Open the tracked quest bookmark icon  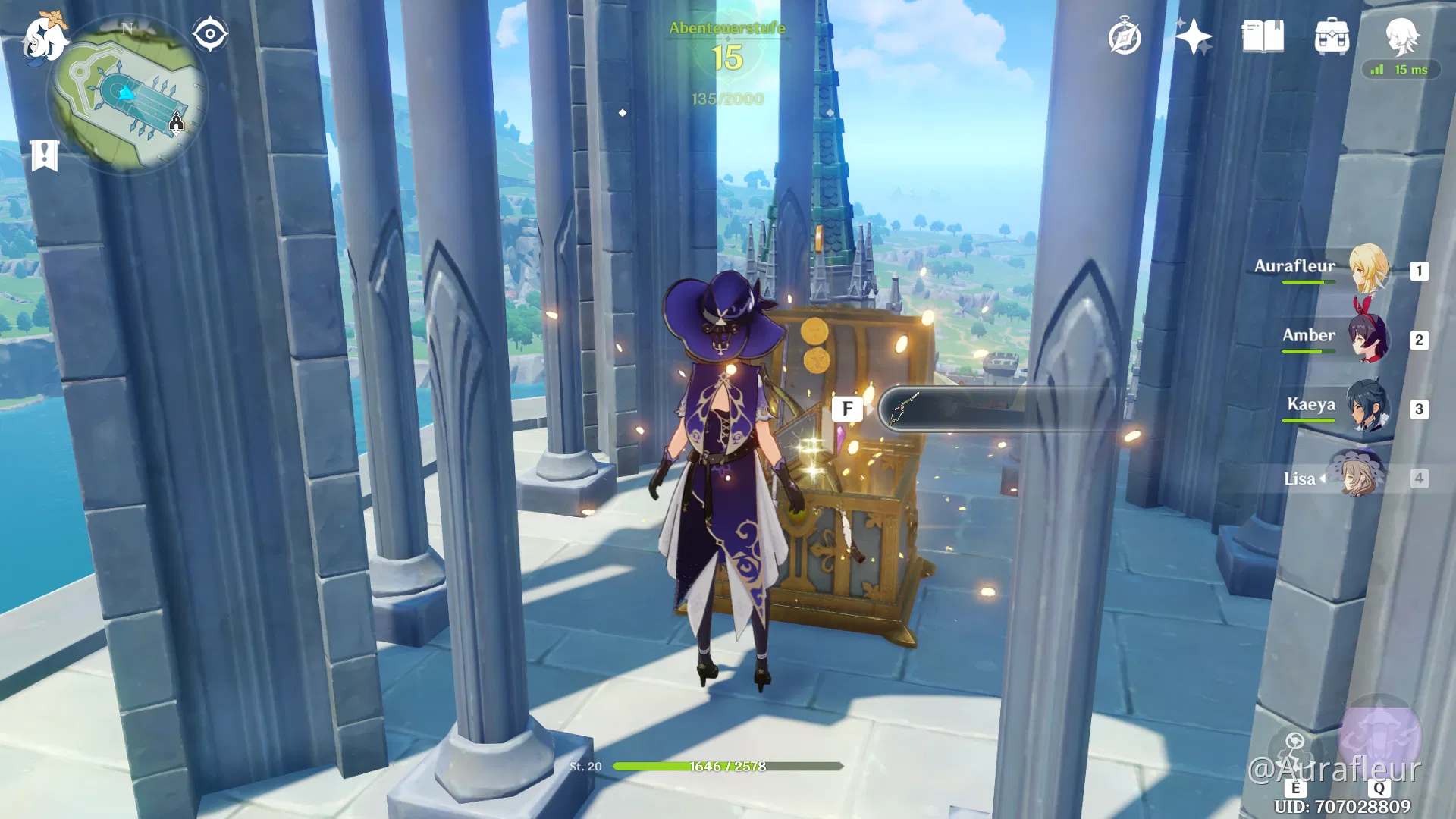click(45, 154)
